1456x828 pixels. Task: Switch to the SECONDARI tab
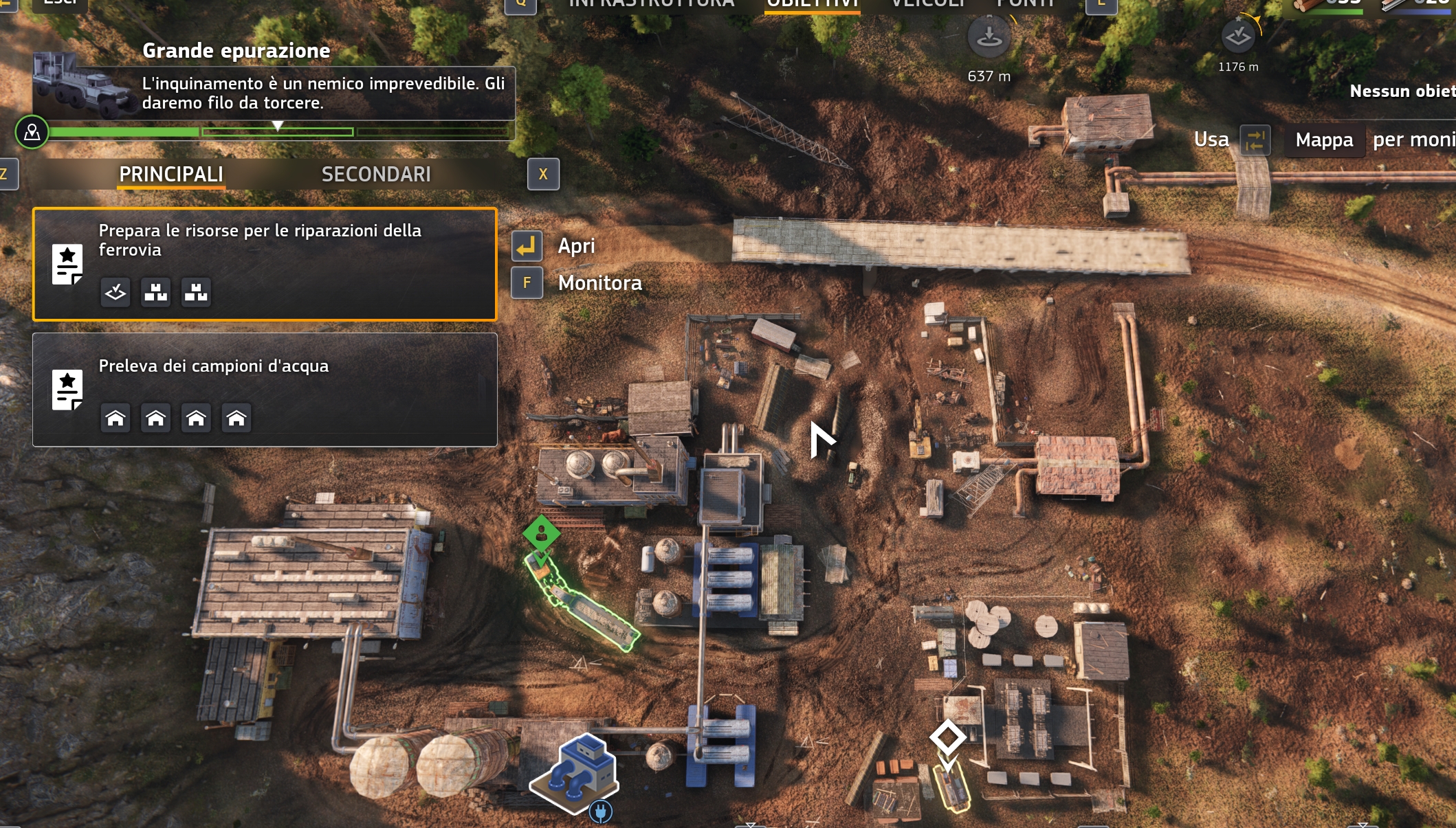[375, 174]
